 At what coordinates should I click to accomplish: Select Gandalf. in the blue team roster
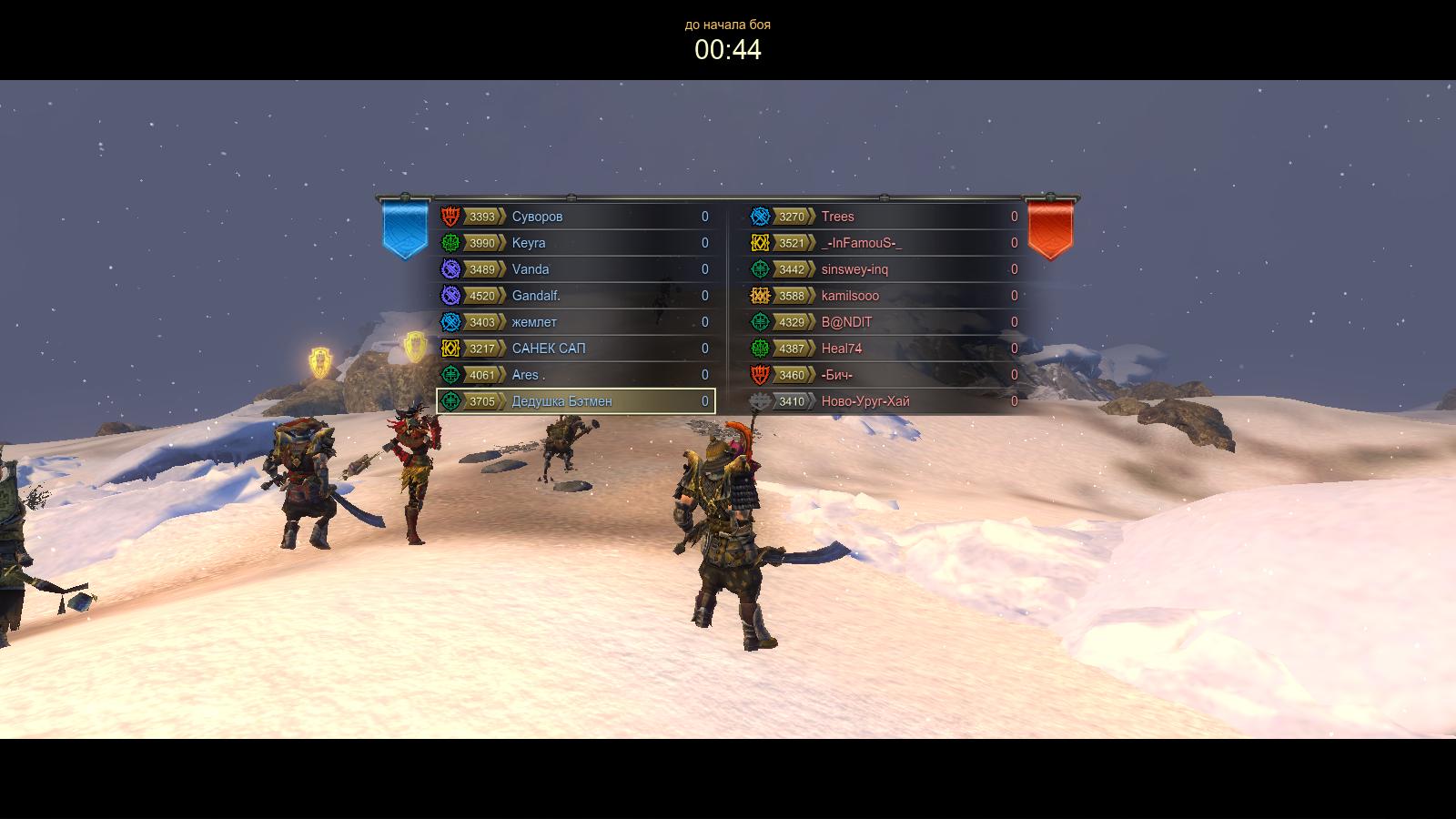tap(575, 296)
